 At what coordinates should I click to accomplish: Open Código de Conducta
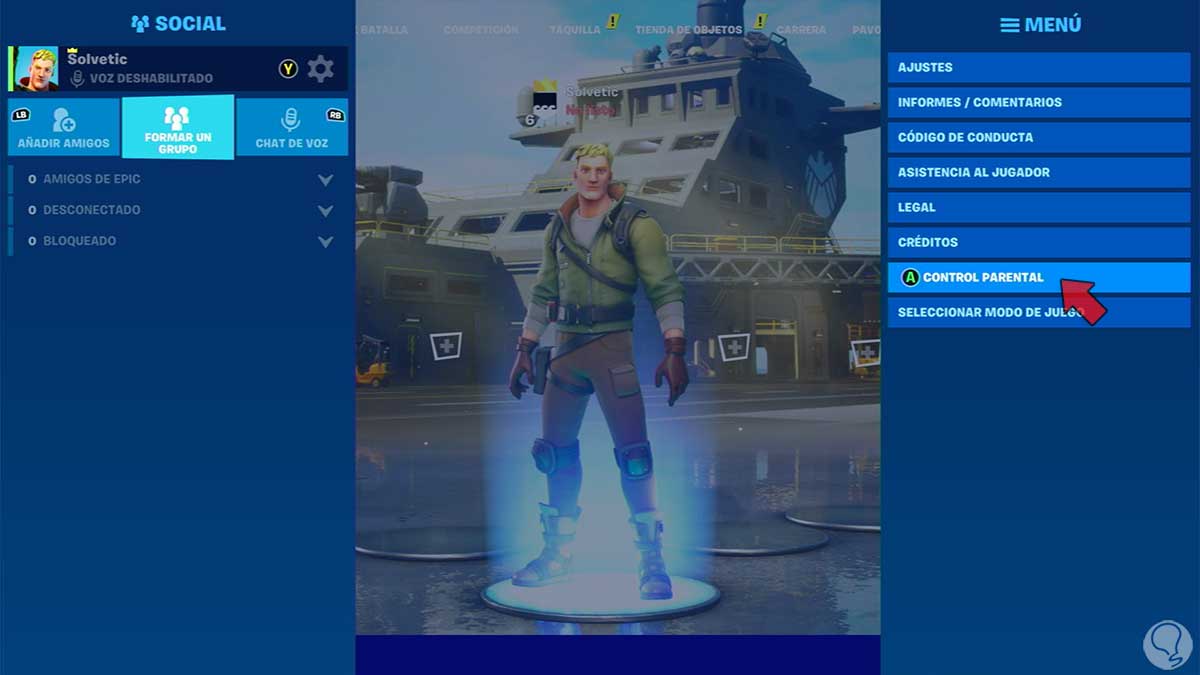[x=1038, y=138]
